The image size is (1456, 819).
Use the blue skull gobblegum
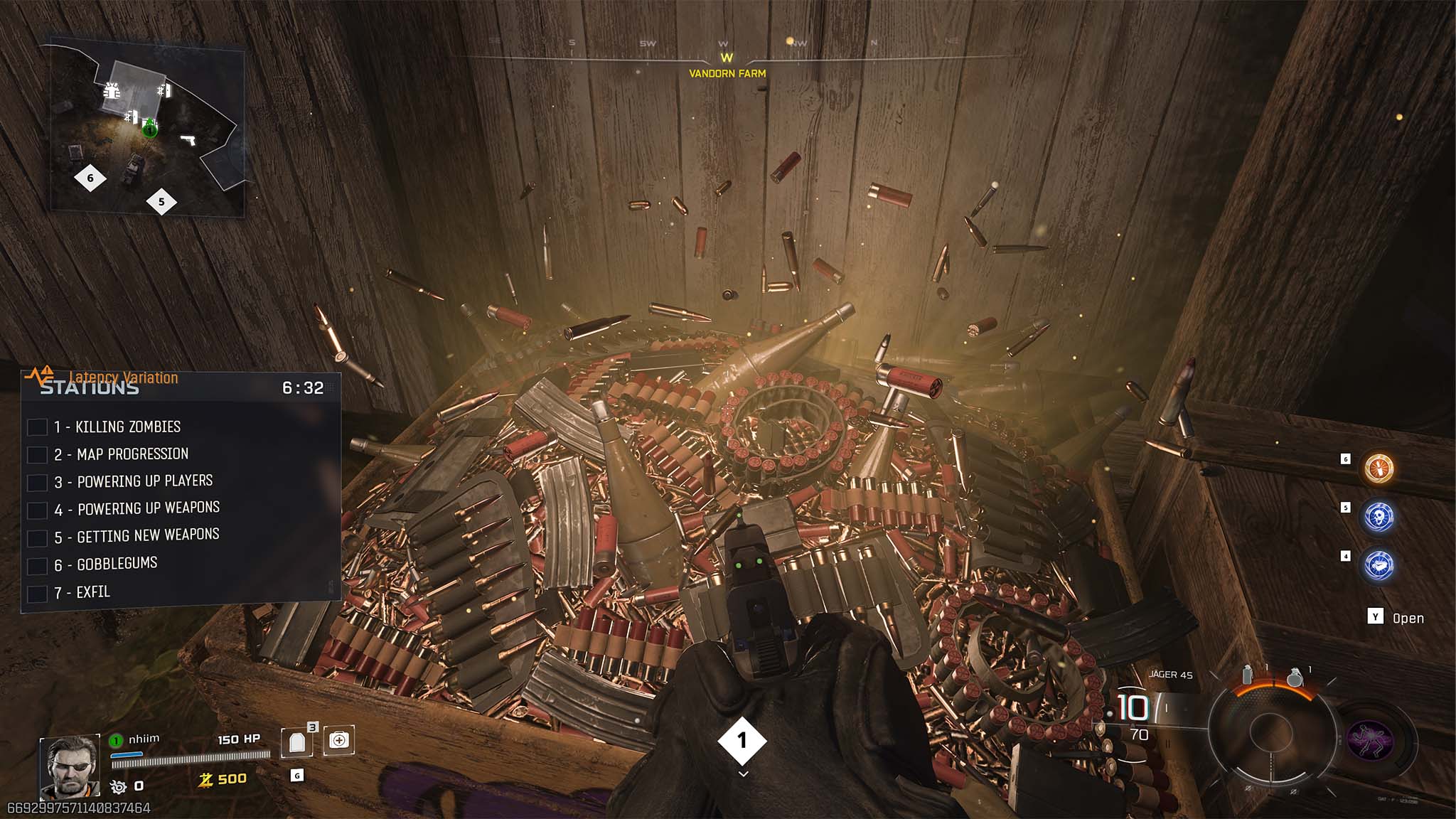1379,517
